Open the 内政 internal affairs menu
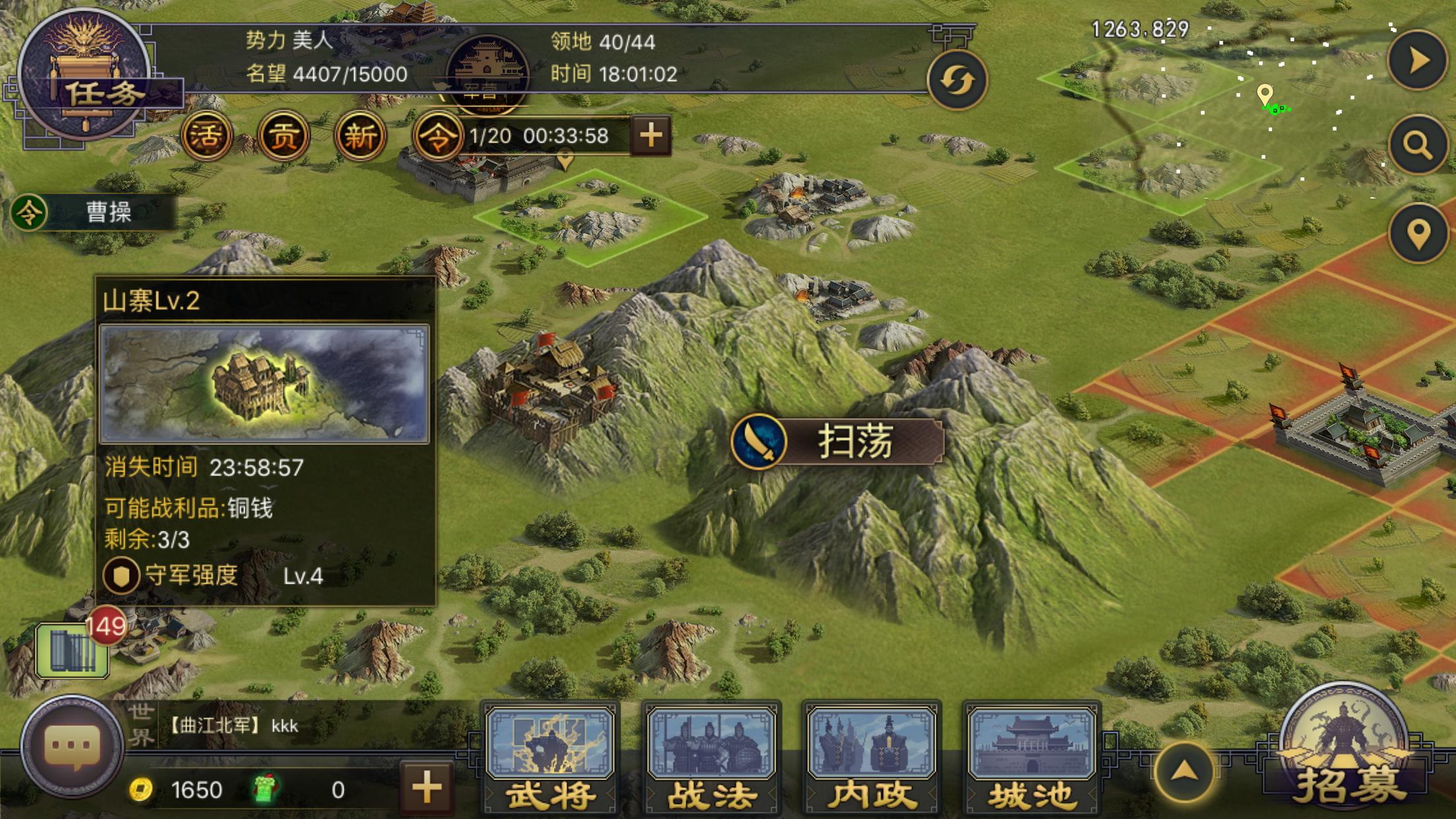 point(872,758)
